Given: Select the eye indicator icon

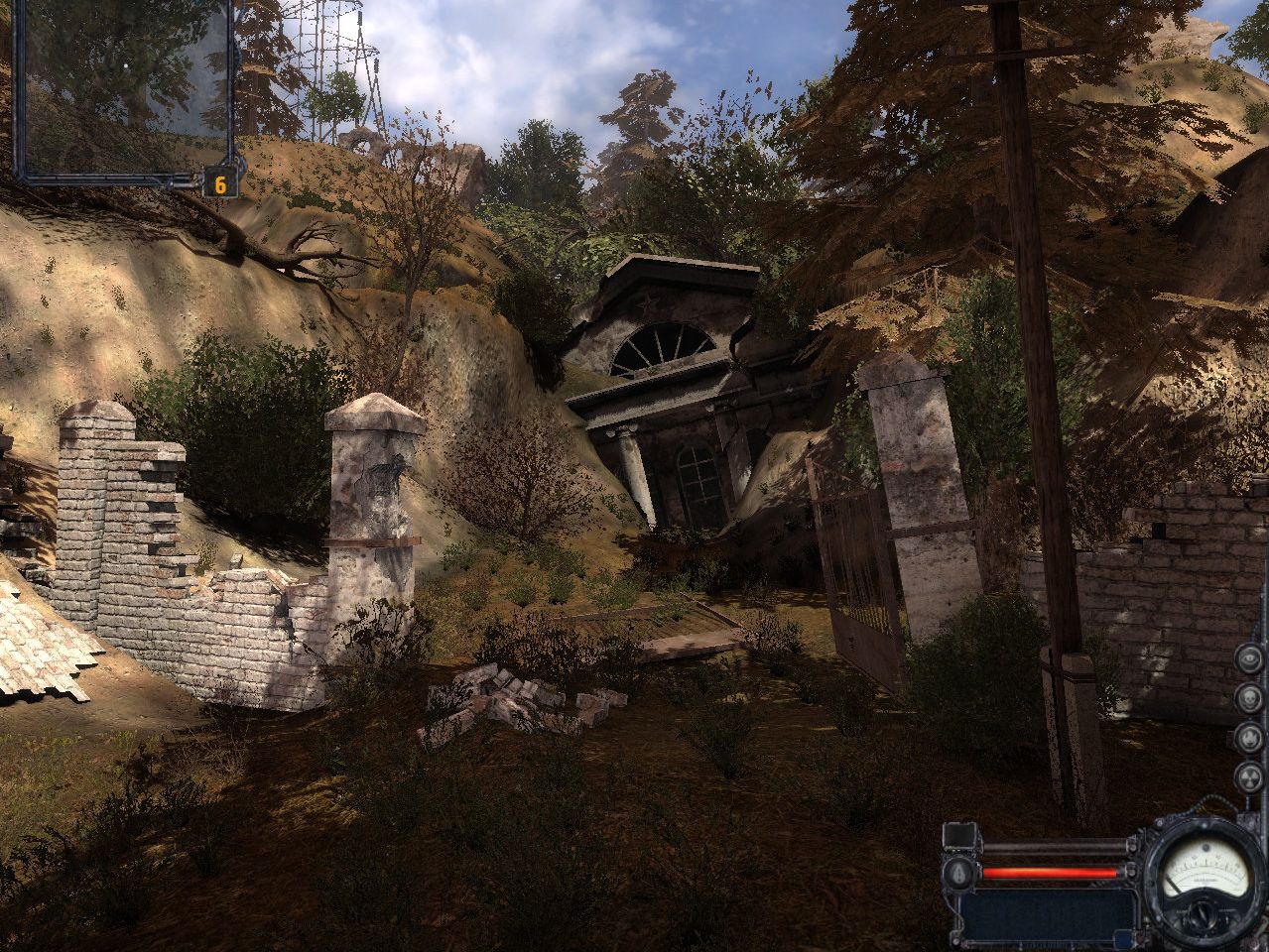Looking at the screenshot, I should coord(1249,659).
